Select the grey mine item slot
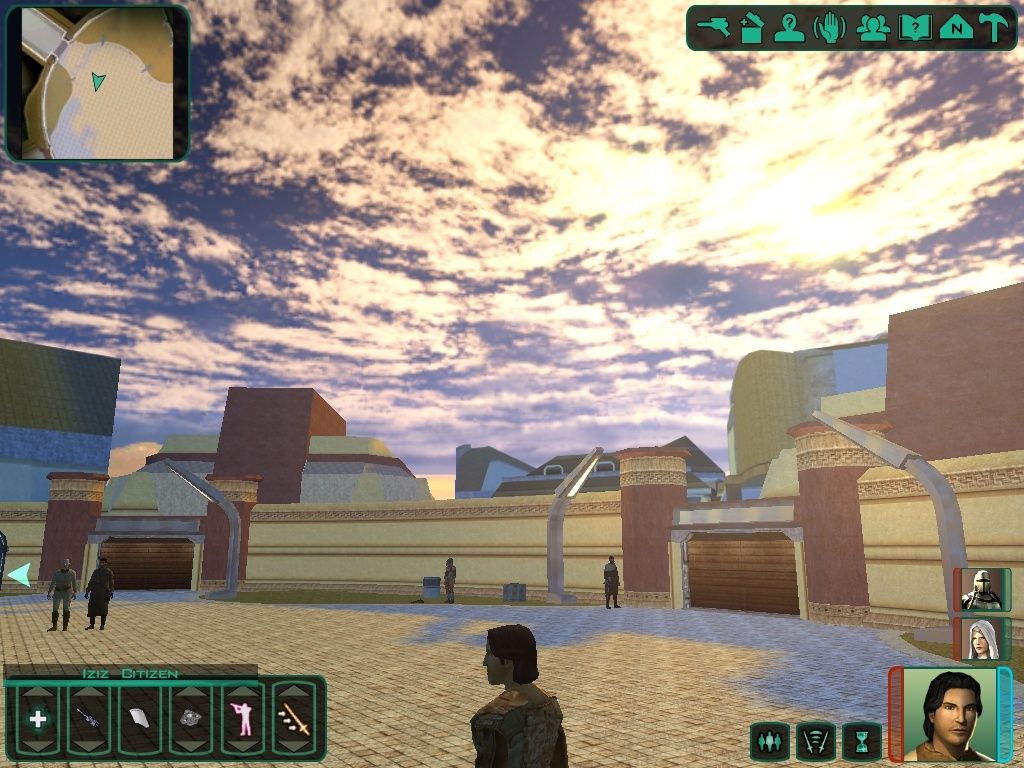 190,718
